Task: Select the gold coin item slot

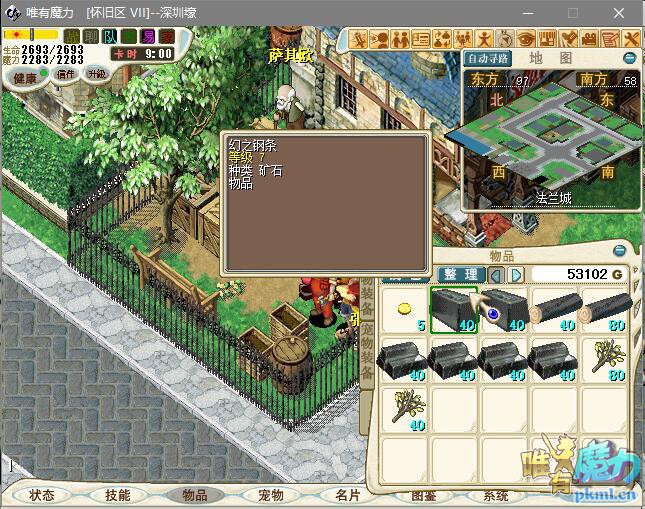Action: coord(406,310)
